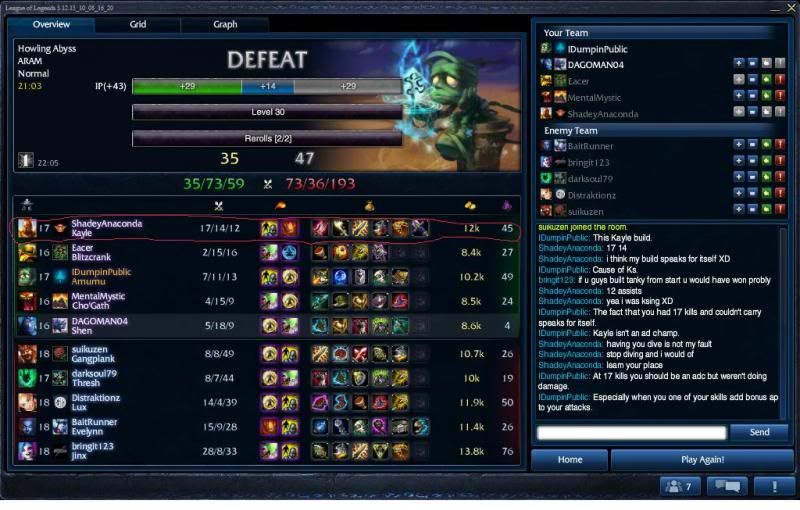Open the chat bubbles panel
Screen dimensions: 800x510
click(x=727, y=487)
